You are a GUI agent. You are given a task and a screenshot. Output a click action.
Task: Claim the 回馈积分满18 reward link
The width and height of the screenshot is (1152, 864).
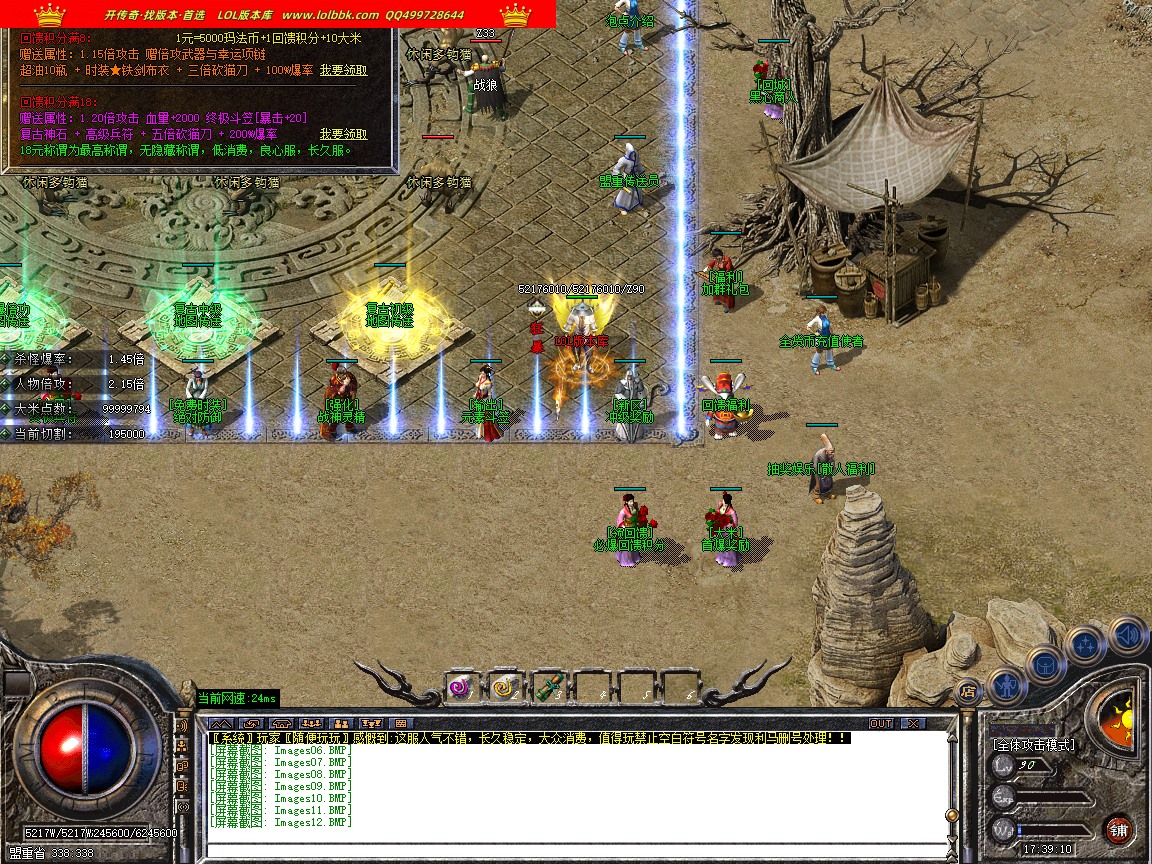coord(343,134)
